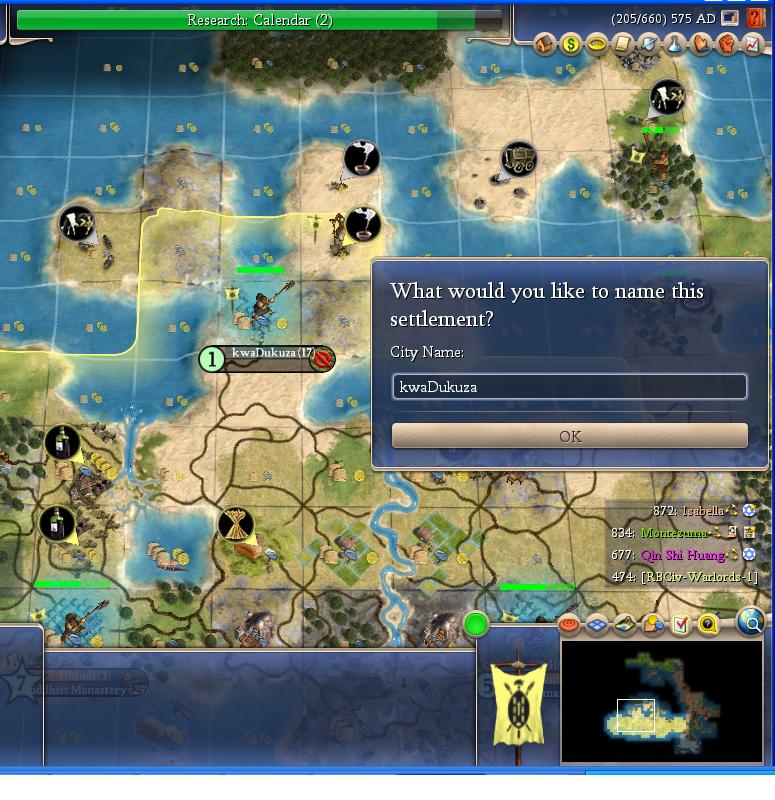Click the green End Turn button
Image resolution: width=775 pixels, height=800 pixels.
(x=476, y=625)
